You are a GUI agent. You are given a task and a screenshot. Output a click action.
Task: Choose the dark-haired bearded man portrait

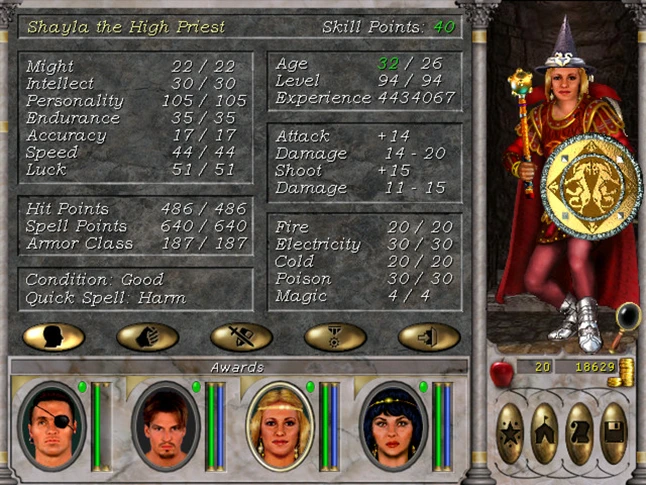(166, 425)
